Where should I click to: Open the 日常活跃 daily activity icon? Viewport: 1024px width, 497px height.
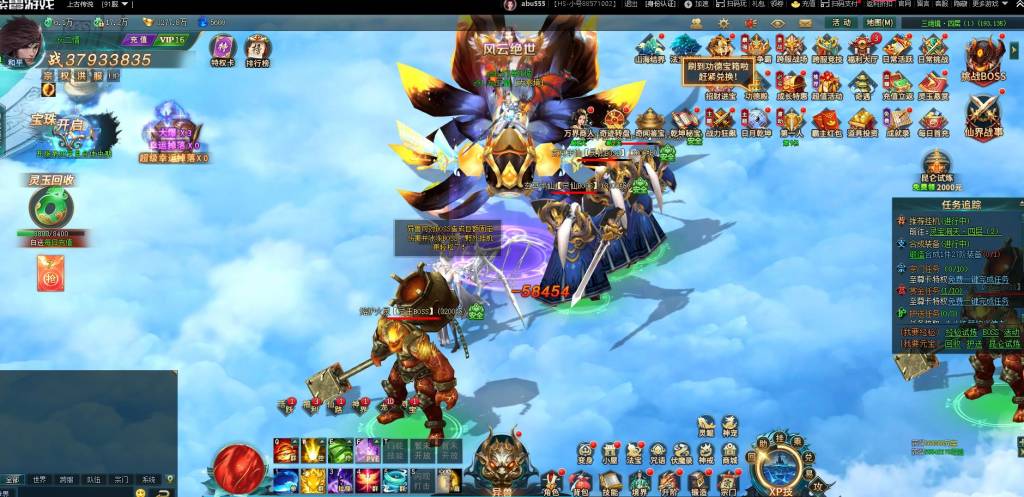[896, 47]
